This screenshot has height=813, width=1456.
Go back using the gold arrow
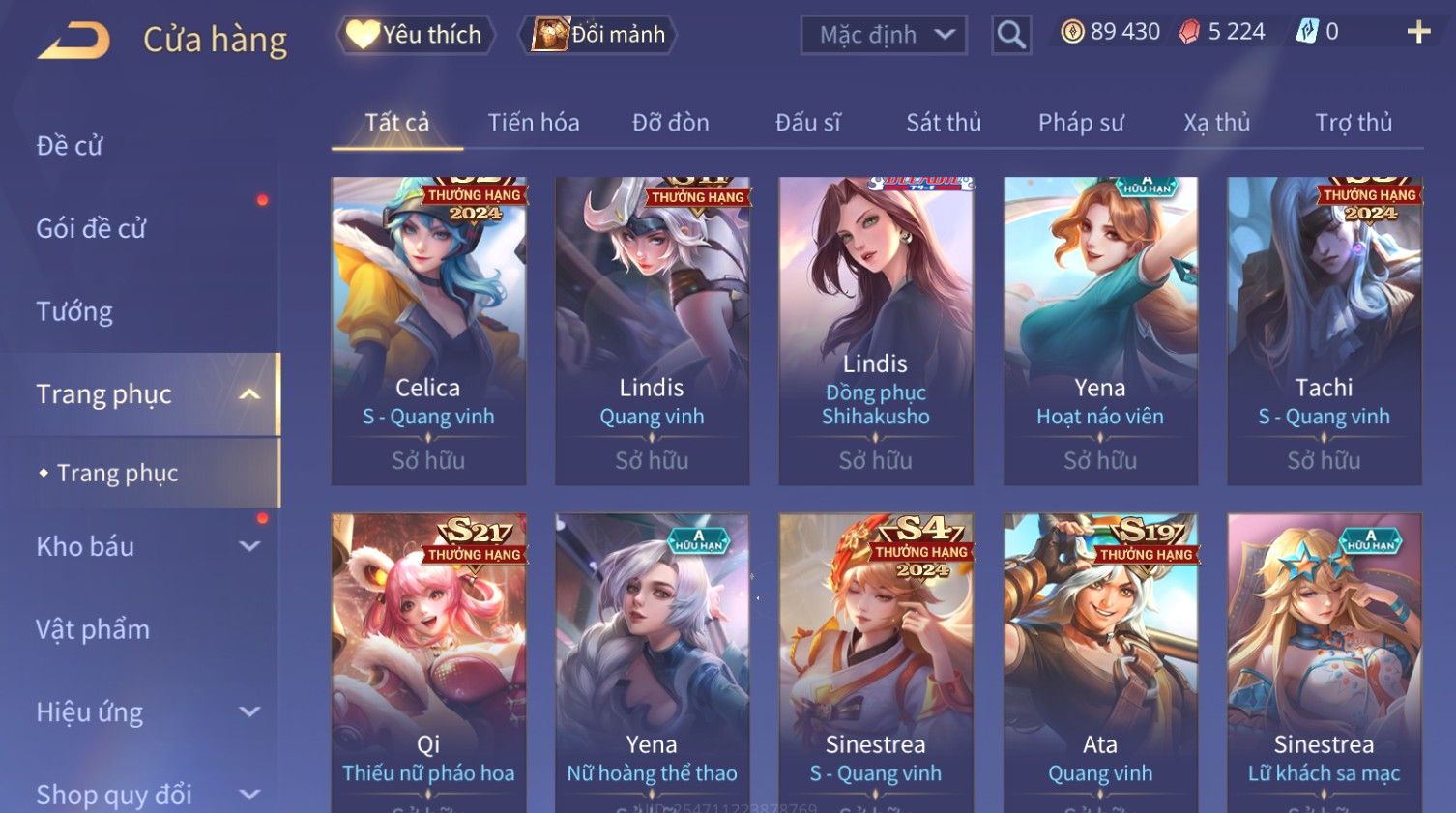(74, 41)
